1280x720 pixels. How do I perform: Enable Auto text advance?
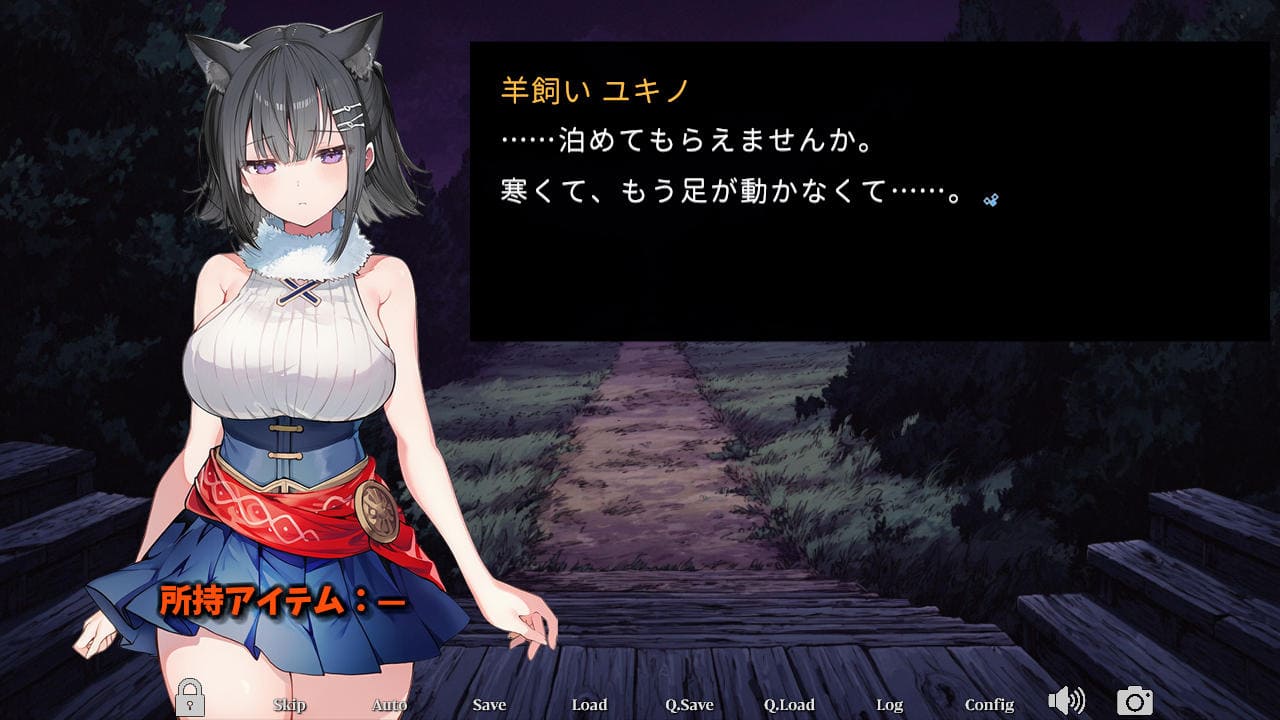[389, 704]
